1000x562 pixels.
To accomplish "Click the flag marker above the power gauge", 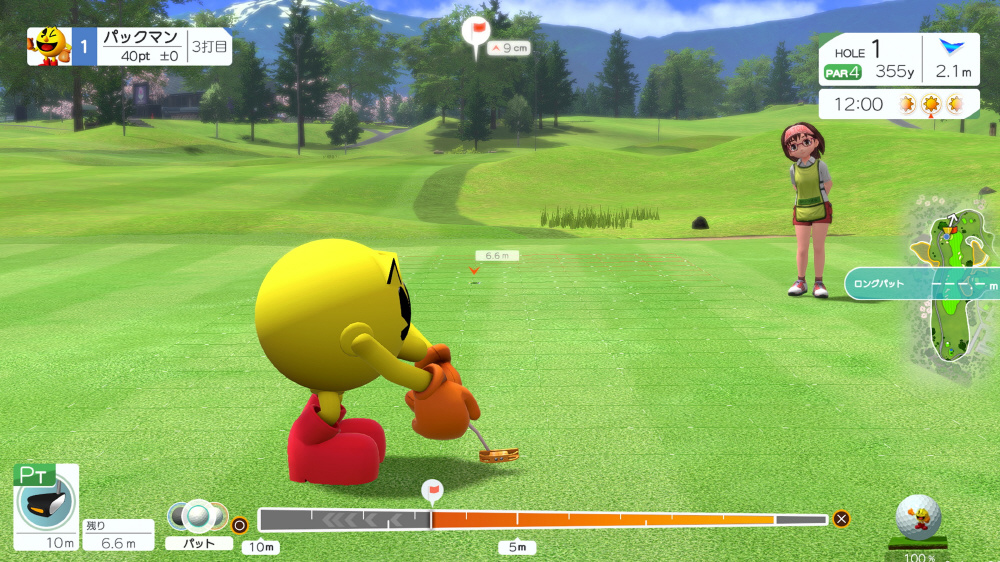I will (432, 491).
